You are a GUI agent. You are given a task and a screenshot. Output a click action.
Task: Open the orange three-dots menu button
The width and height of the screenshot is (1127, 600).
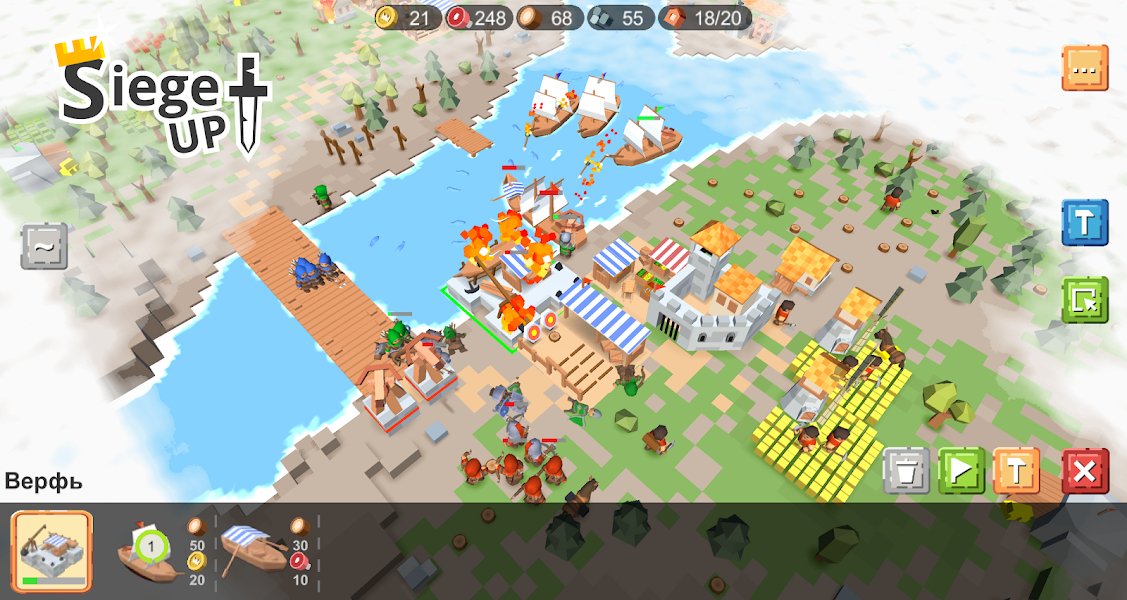click(1084, 68)
